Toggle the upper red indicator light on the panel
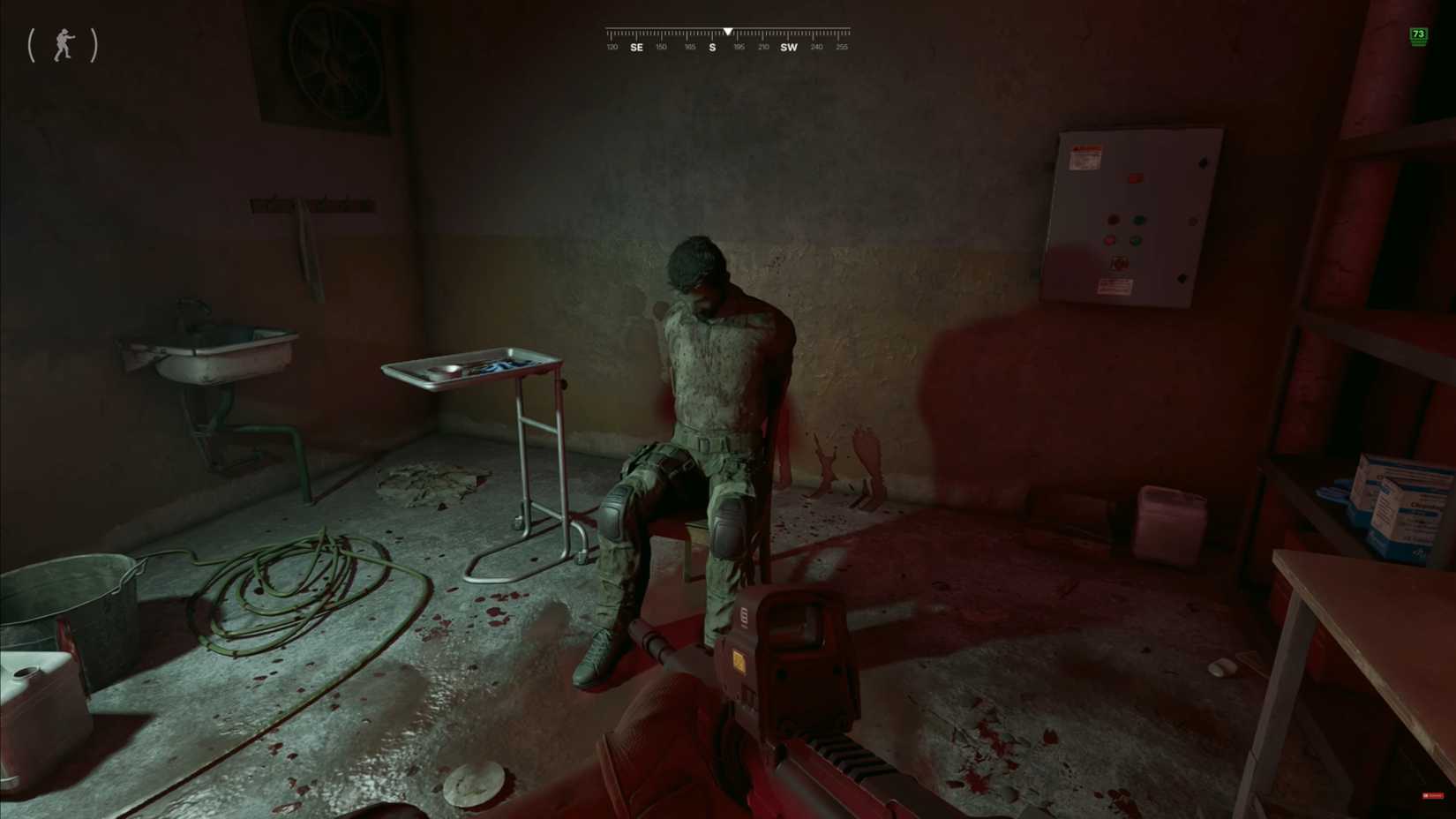The width and height of the screenshot is (1456, 819). coord(1114,220)
